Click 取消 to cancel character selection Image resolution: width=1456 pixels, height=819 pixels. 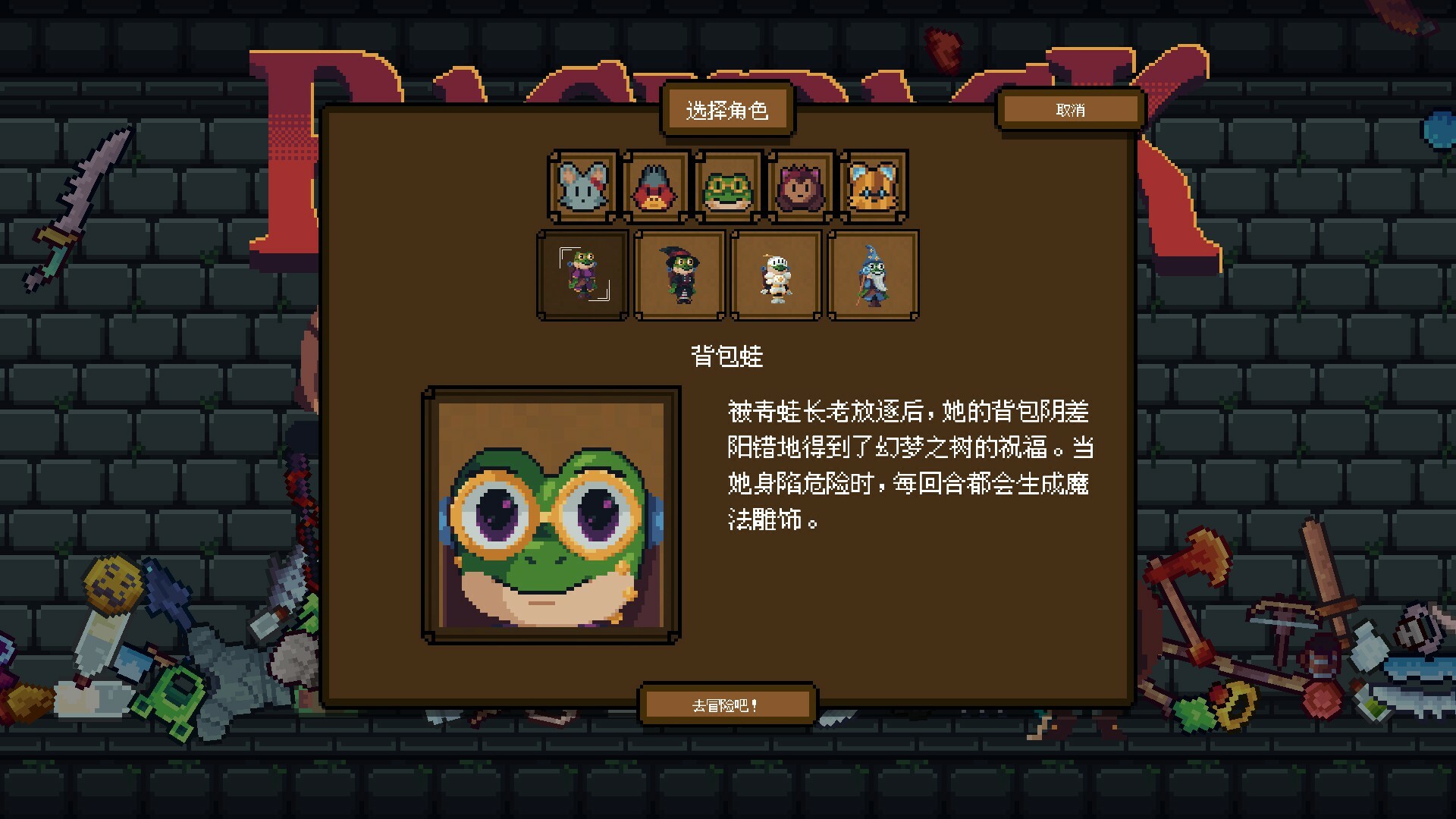pyautogui.click(x=1072, y=110)
